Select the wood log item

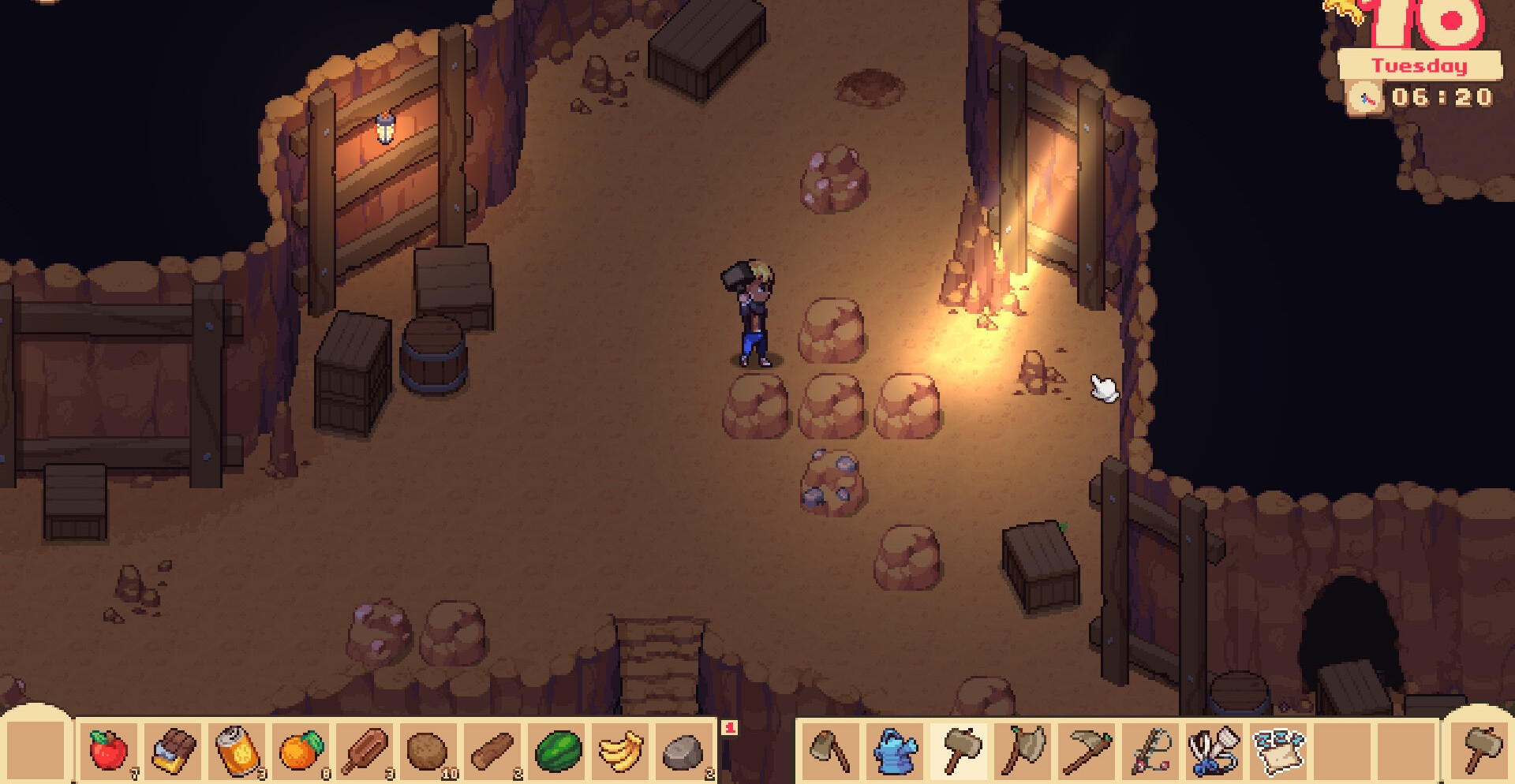(x=492, y=750)
